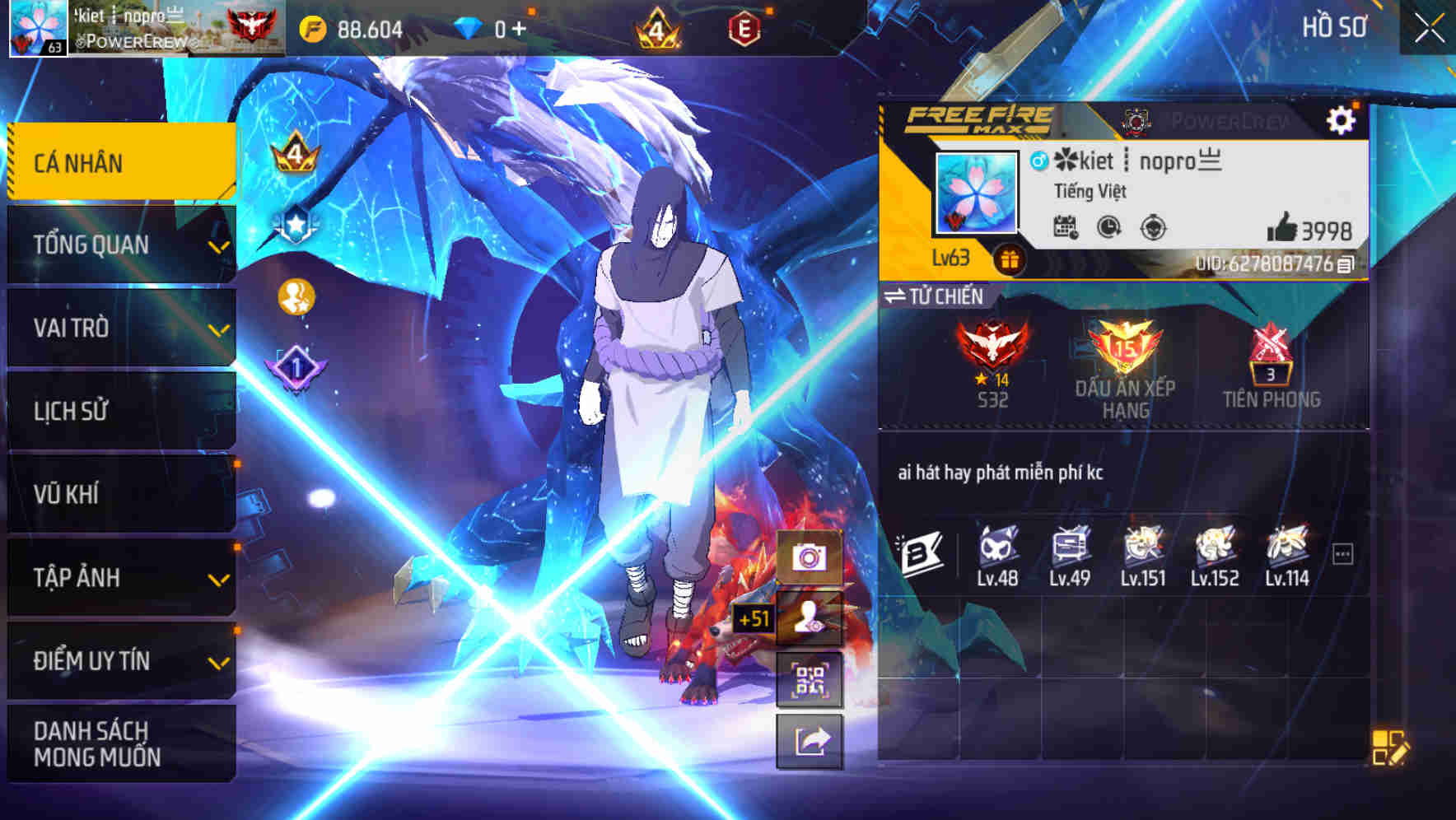Expand the TỔNG QUAN section
This screenshot has width=1456, height=820.
tap(119, 245)
